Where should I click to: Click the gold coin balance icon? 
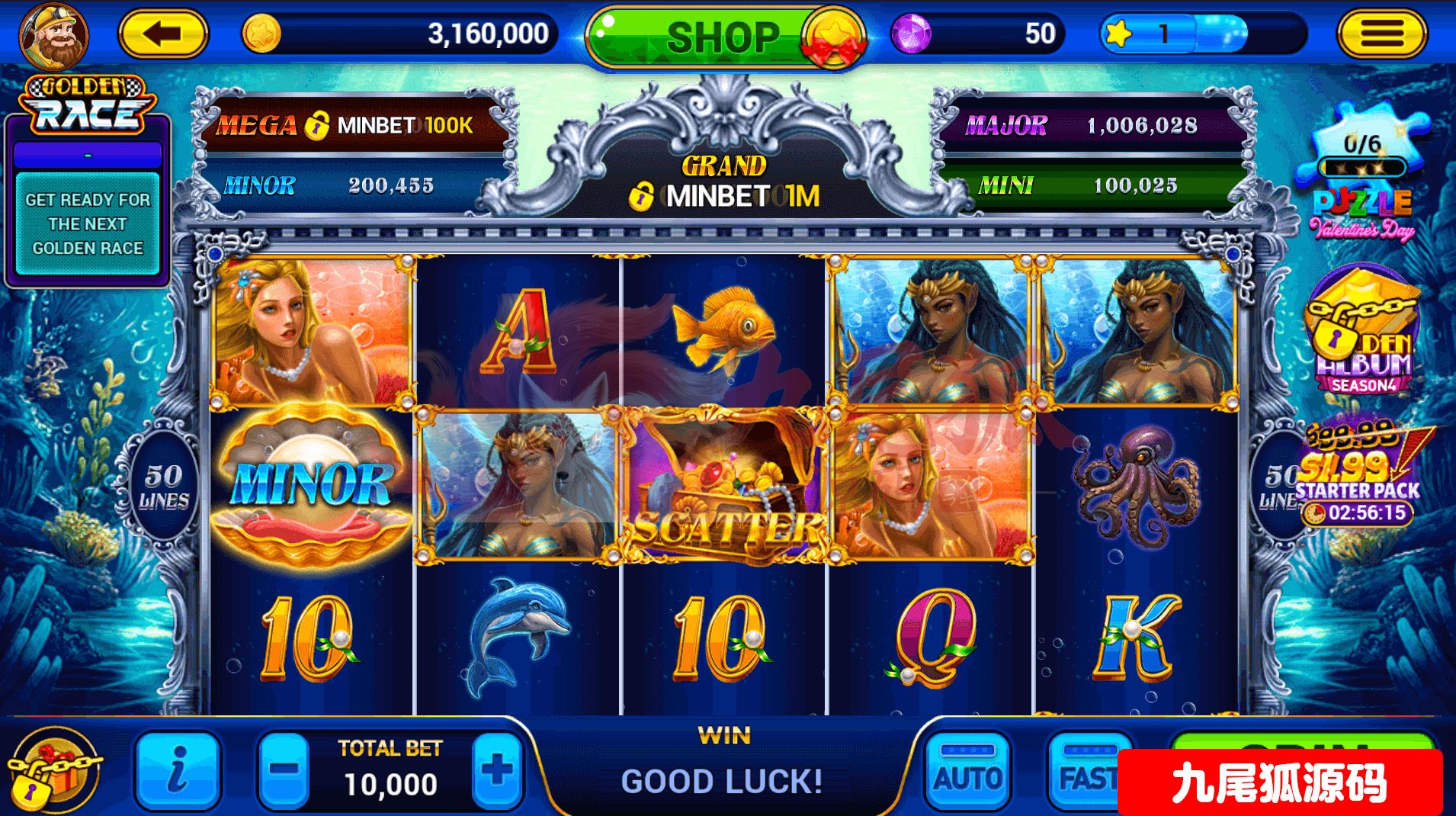coord(261,34)
